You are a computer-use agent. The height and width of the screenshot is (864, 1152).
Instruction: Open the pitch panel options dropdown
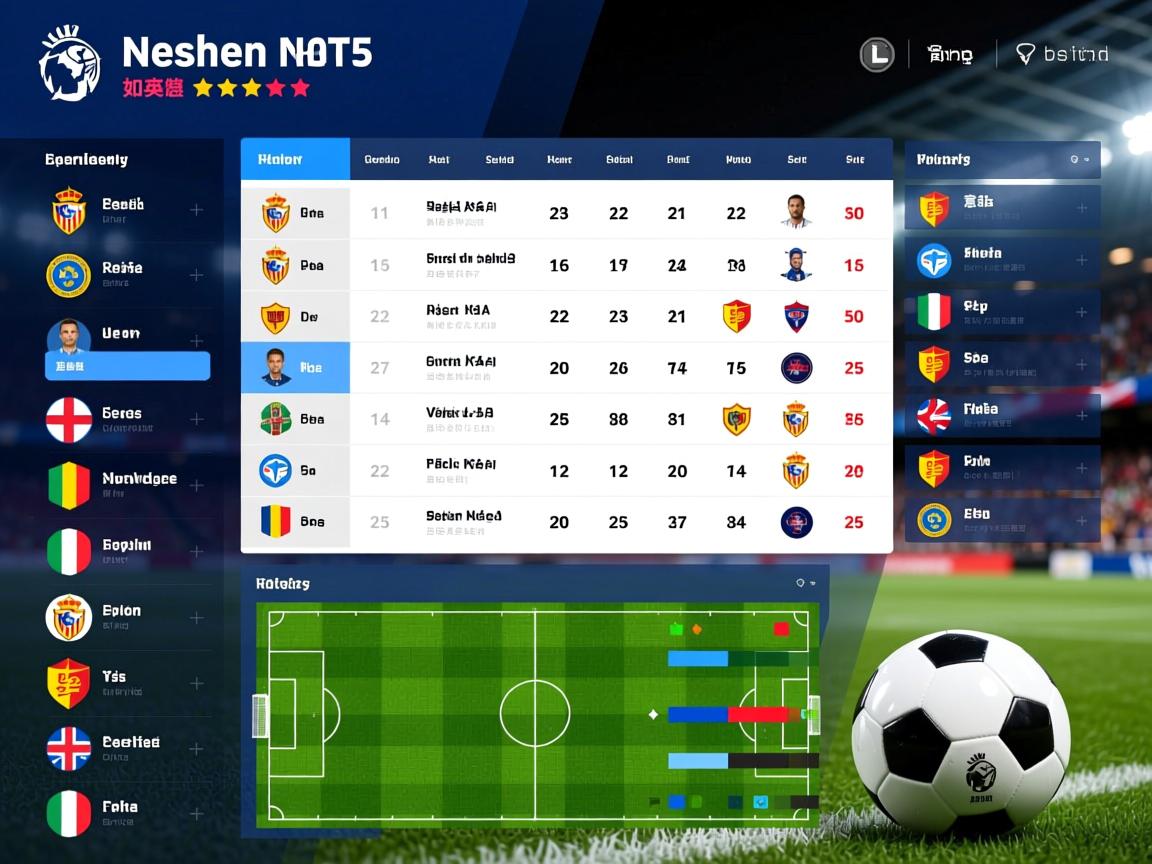805,583
